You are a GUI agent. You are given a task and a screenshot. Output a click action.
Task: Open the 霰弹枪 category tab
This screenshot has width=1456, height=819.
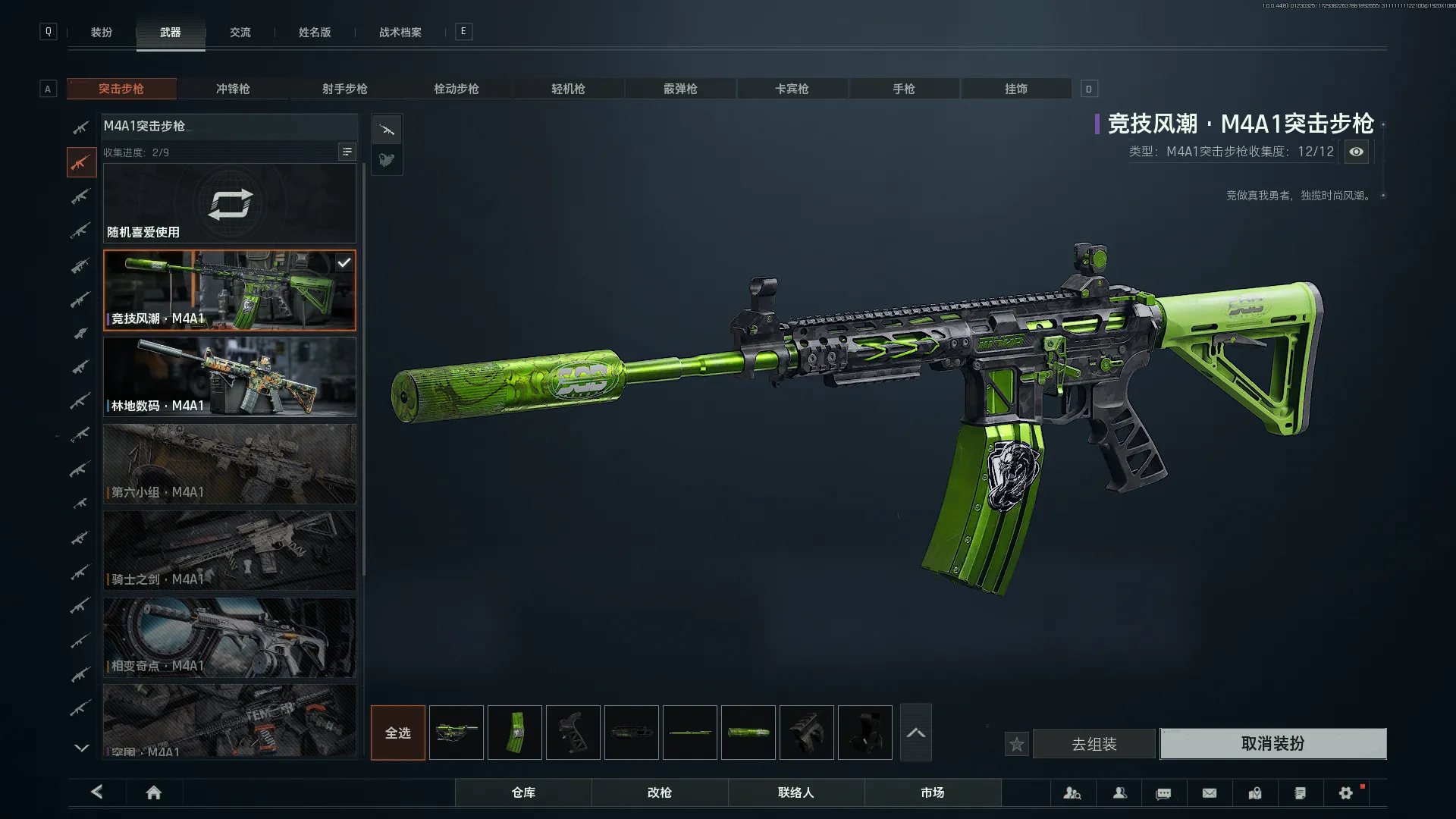[x=680, y=89]
